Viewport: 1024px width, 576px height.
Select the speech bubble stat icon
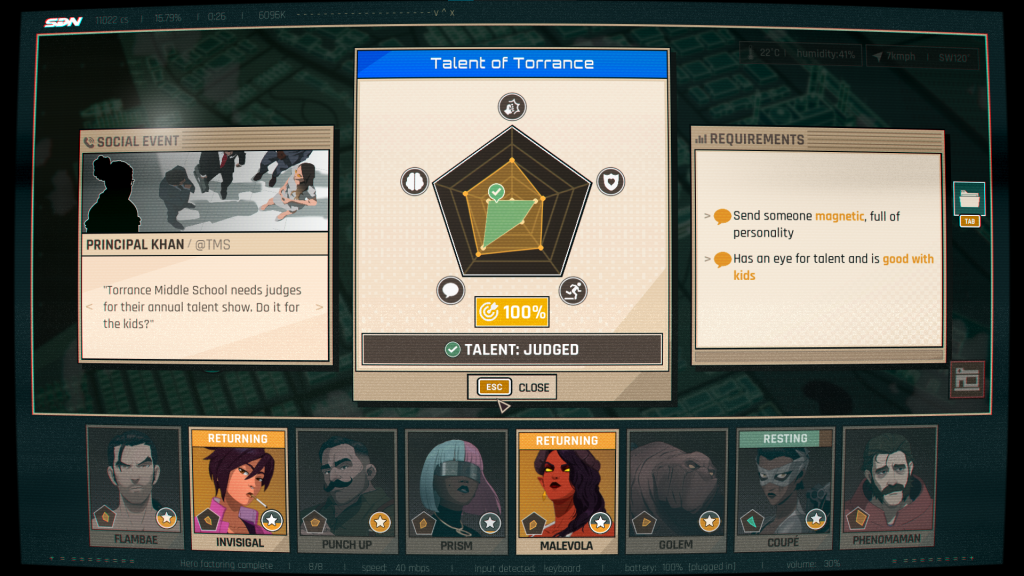450,291
